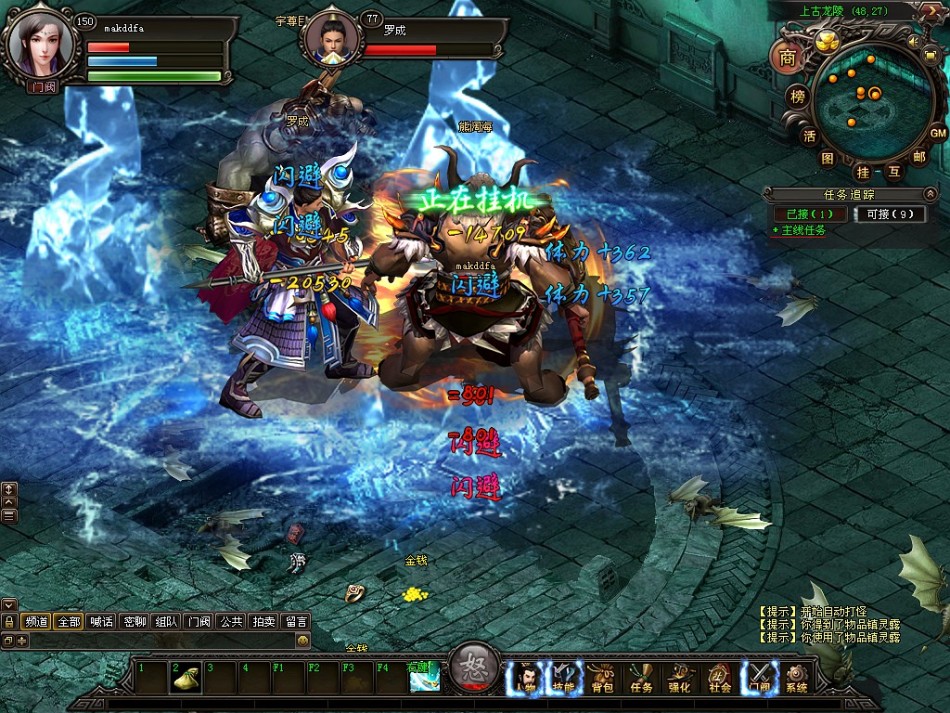
Task: Activate the red 怒 rage orb
Action: point(474,669)
